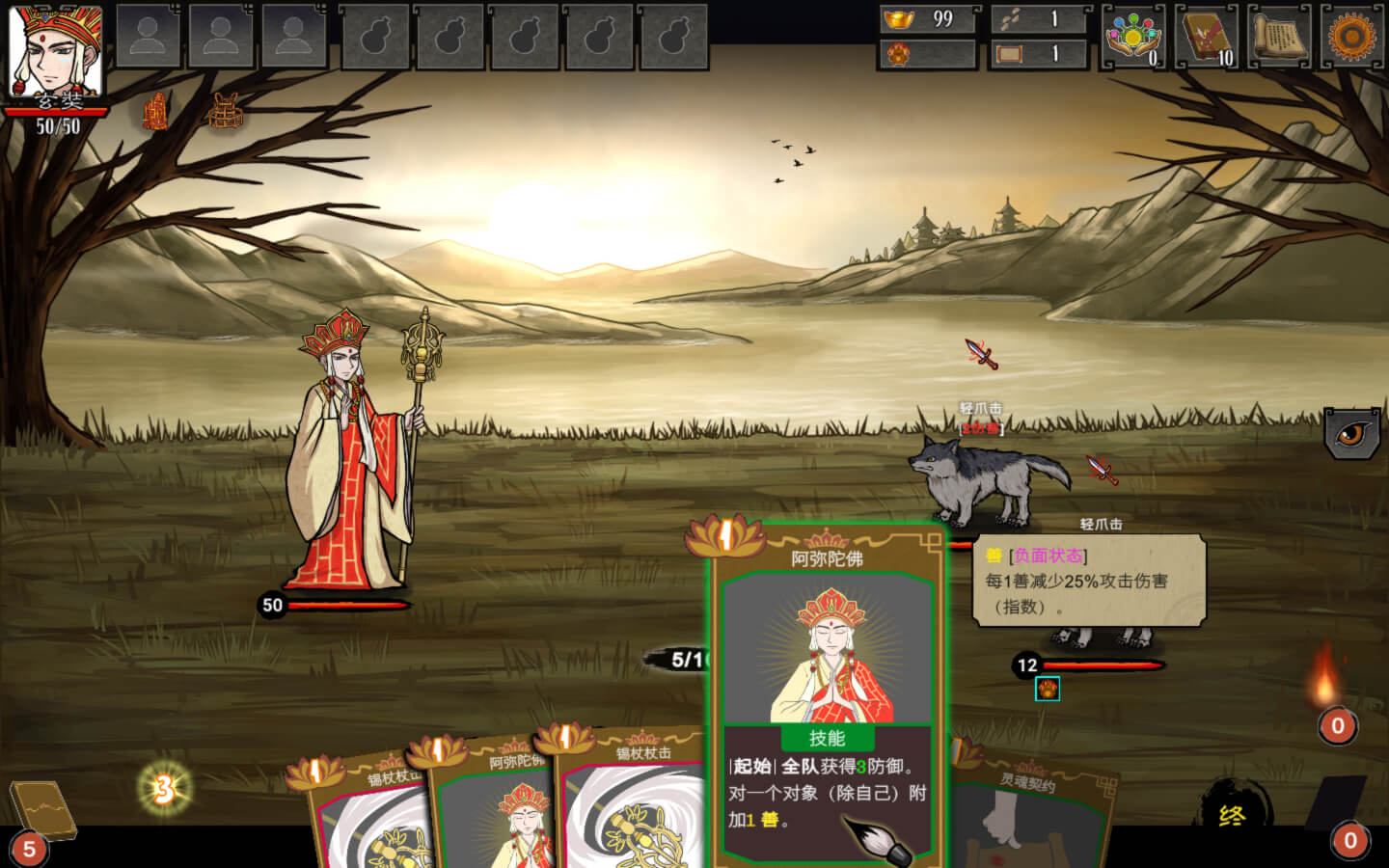Open the gear settings menu
This screenshot has width=1389, height=868.
[1351, 37]
